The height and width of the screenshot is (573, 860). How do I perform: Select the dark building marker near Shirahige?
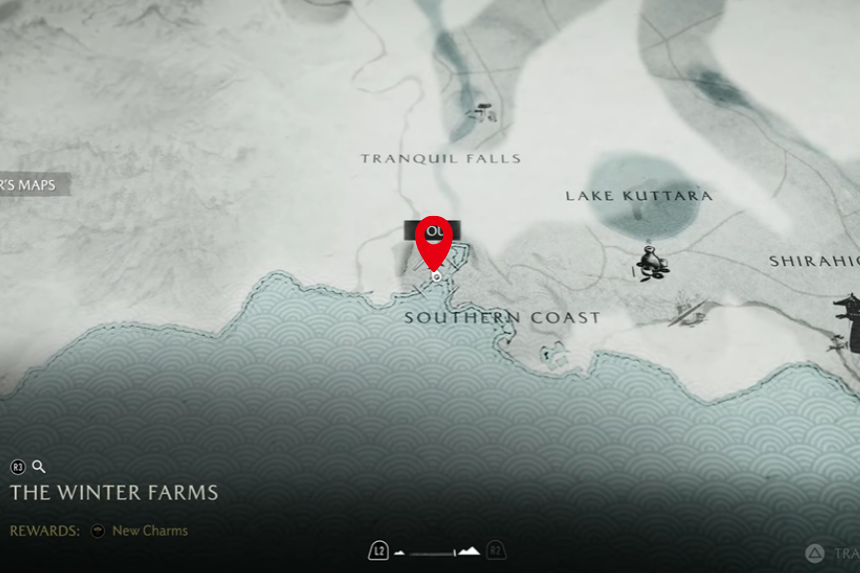tap(848, 322)
